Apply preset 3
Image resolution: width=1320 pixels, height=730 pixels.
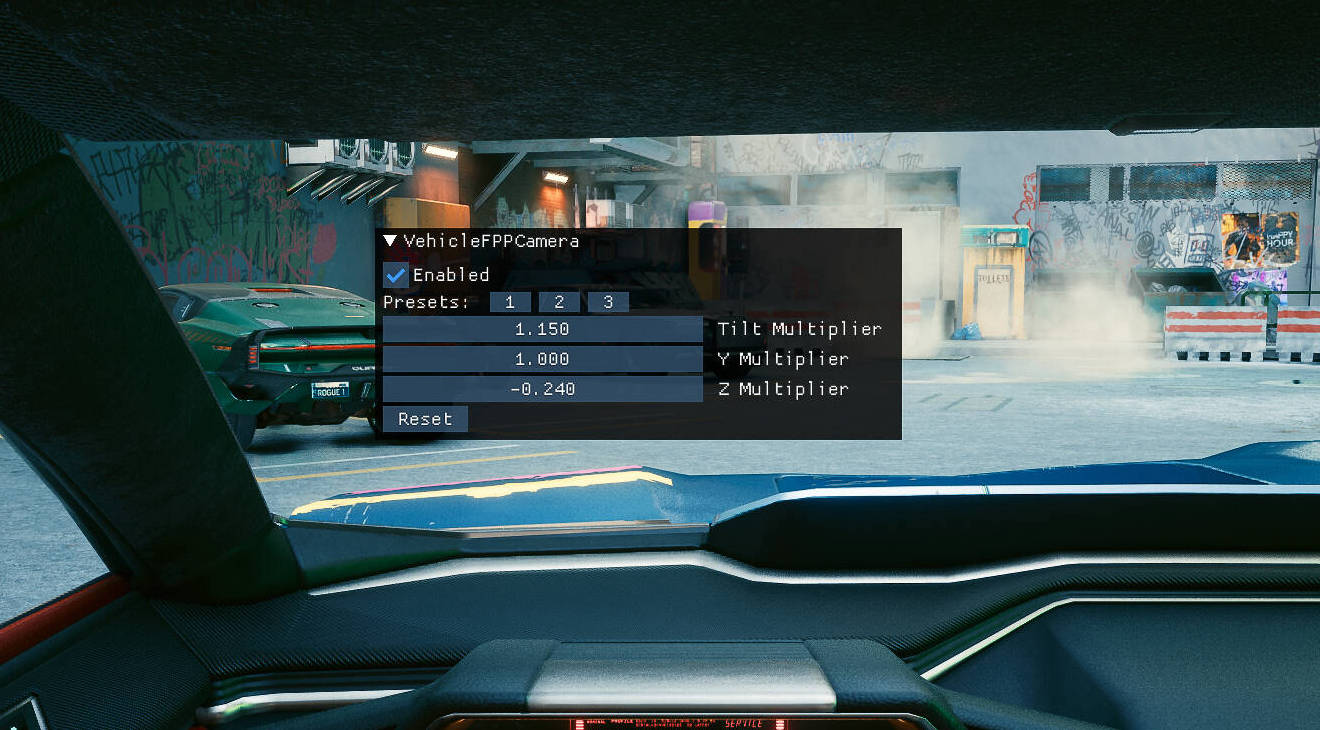point(608,302)
